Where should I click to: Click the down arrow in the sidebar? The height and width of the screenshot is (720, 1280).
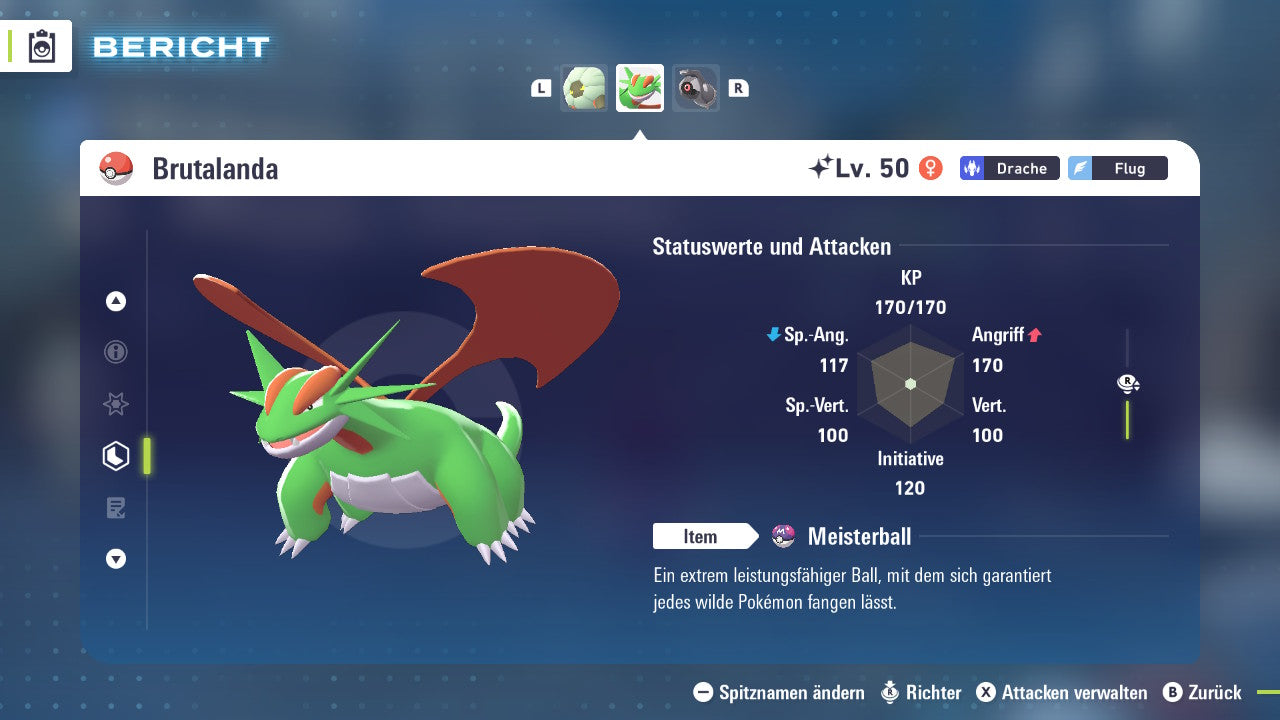[116, 559]
